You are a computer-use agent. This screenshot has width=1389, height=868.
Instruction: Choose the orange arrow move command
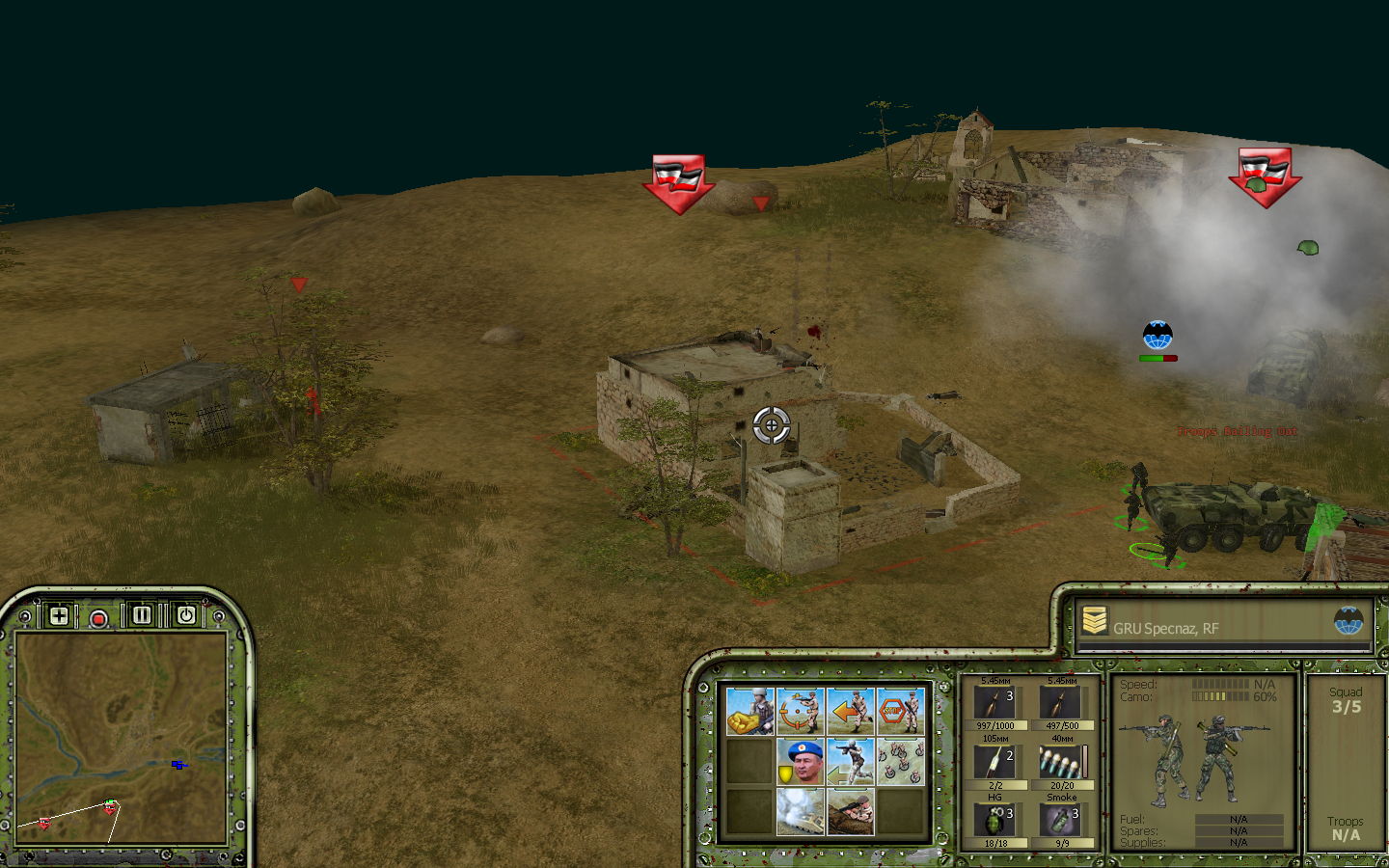(x=851, y=712)
